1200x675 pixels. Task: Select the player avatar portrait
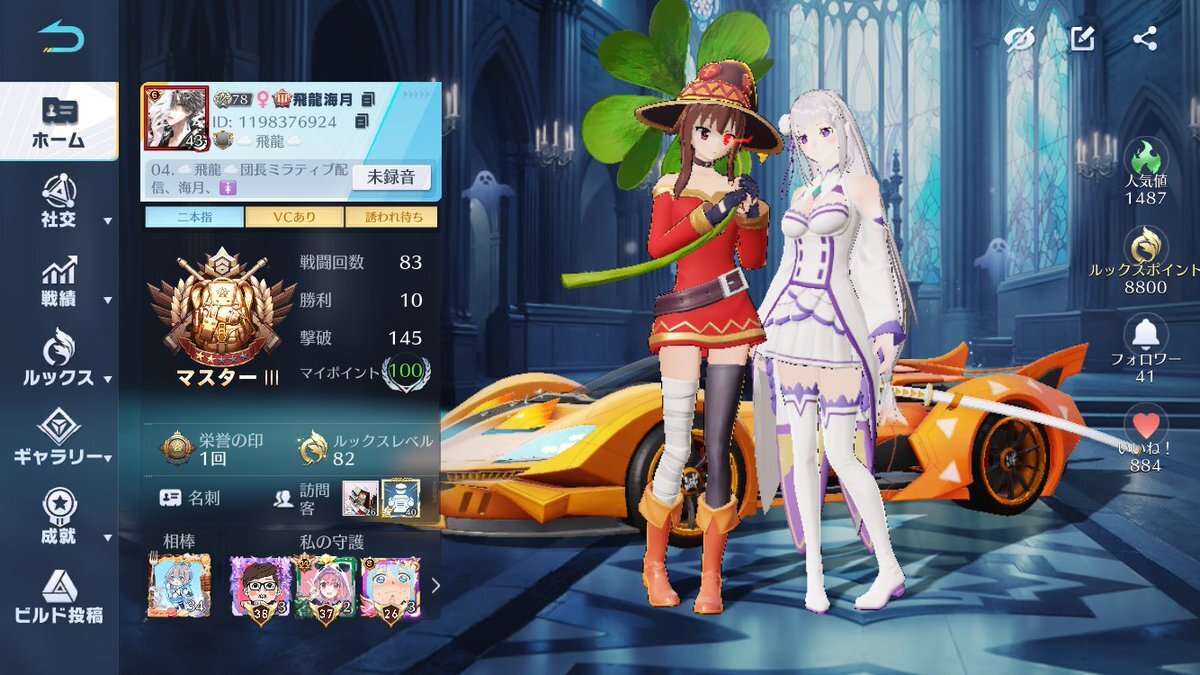pyautogui.click(x=176, y=118)
